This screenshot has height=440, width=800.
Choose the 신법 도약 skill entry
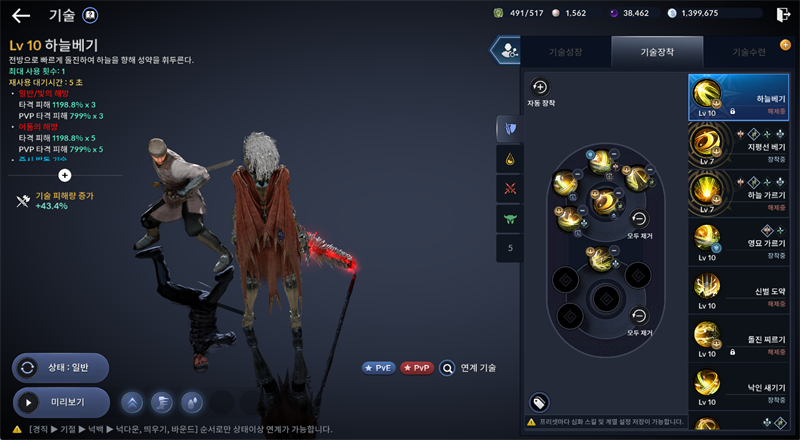tap(738, 290)
